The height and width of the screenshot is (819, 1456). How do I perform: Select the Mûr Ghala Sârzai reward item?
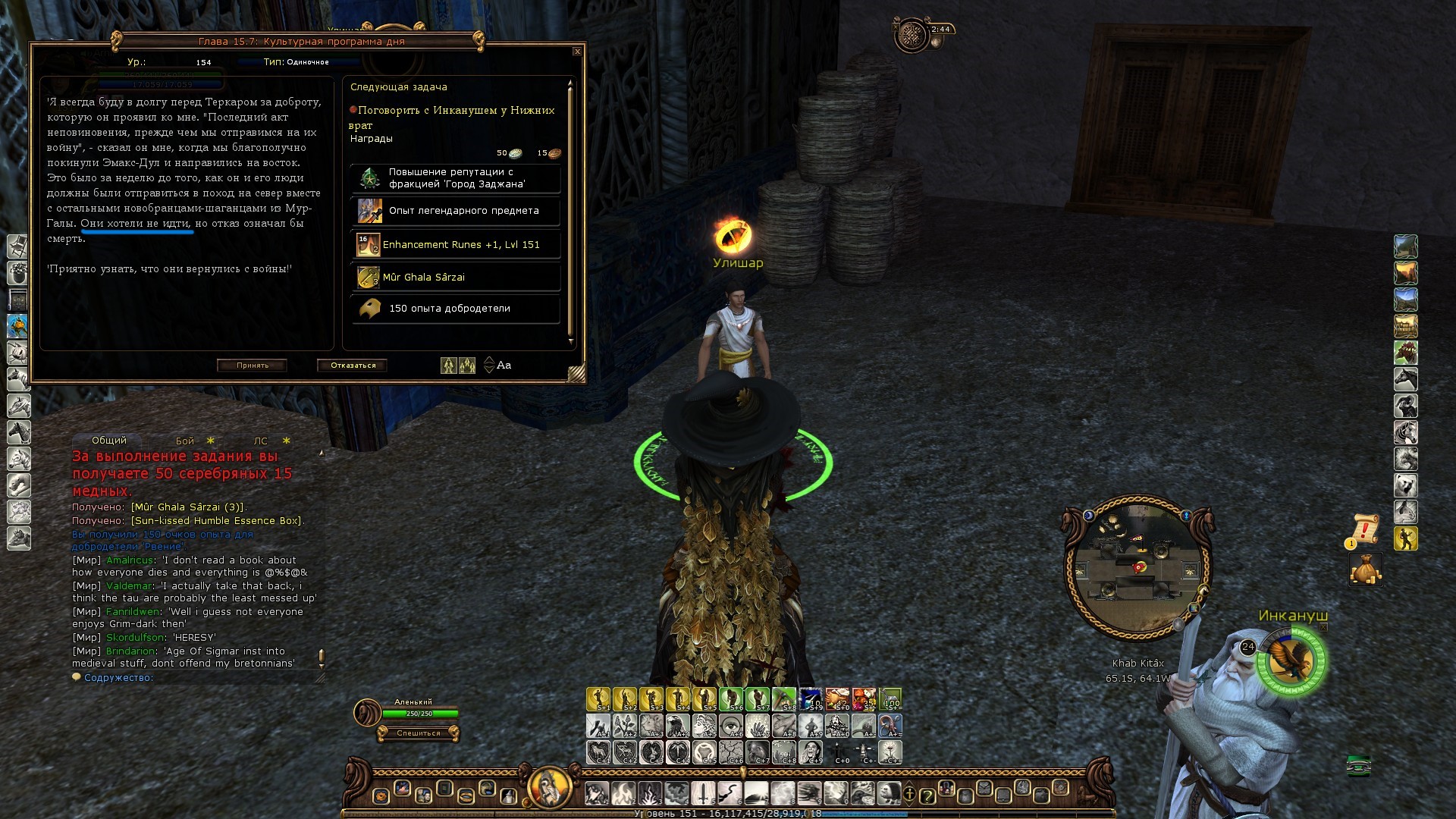[x=456, y=278]
